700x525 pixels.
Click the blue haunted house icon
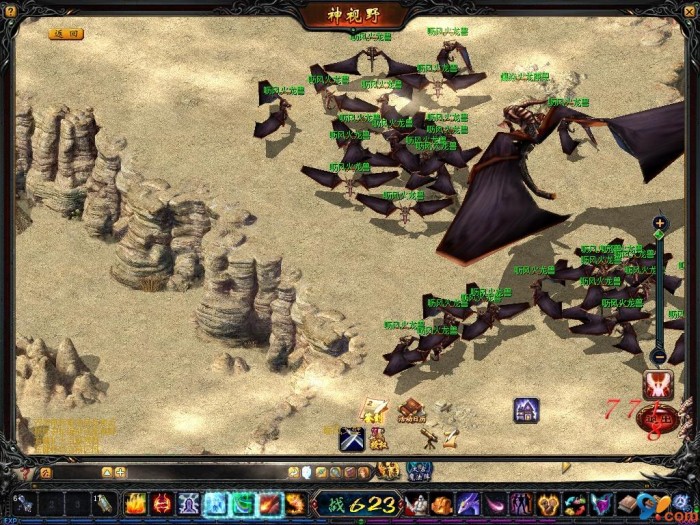(527, 410)
